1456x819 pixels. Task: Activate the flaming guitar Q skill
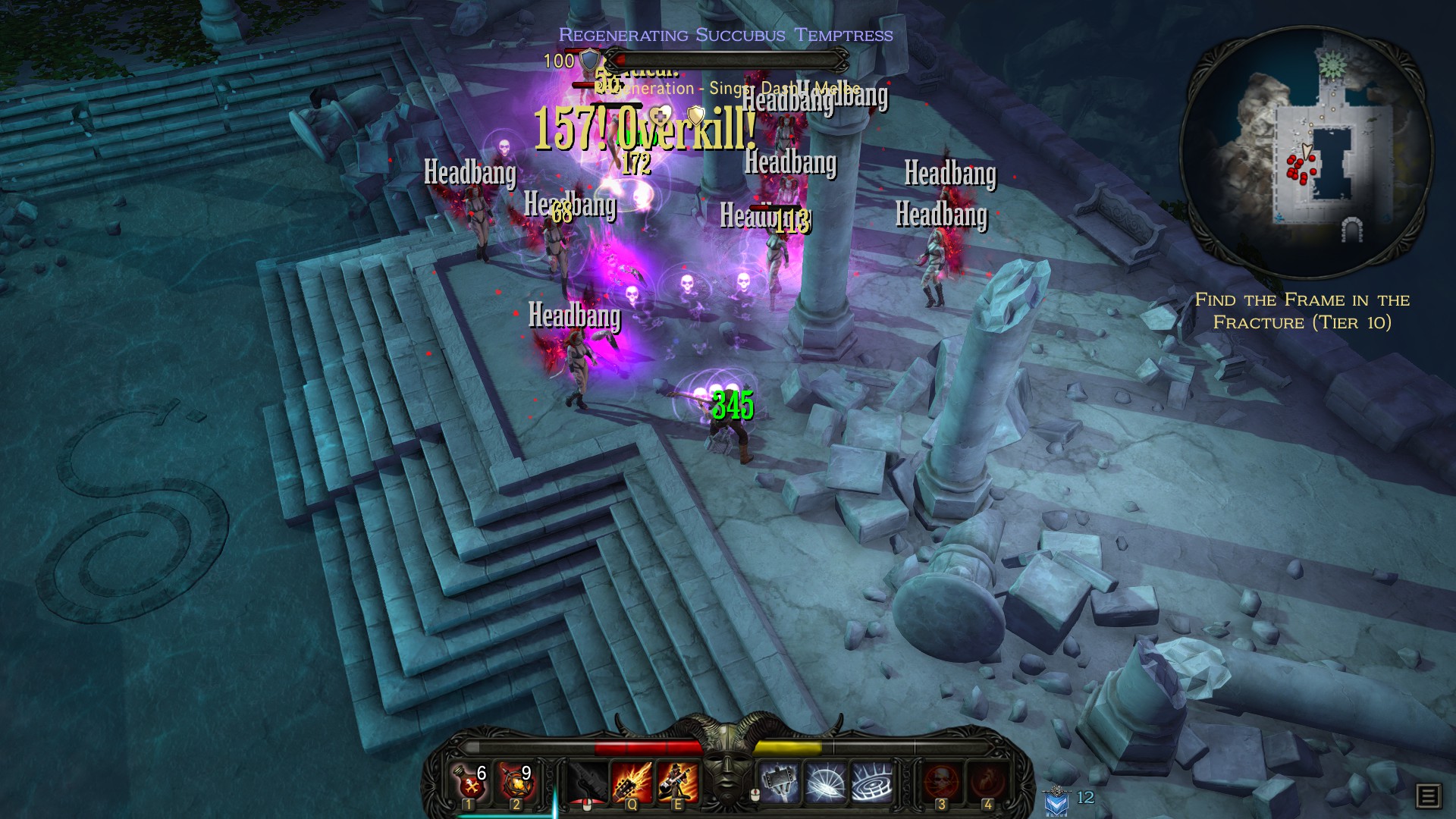tap(632, 783)
